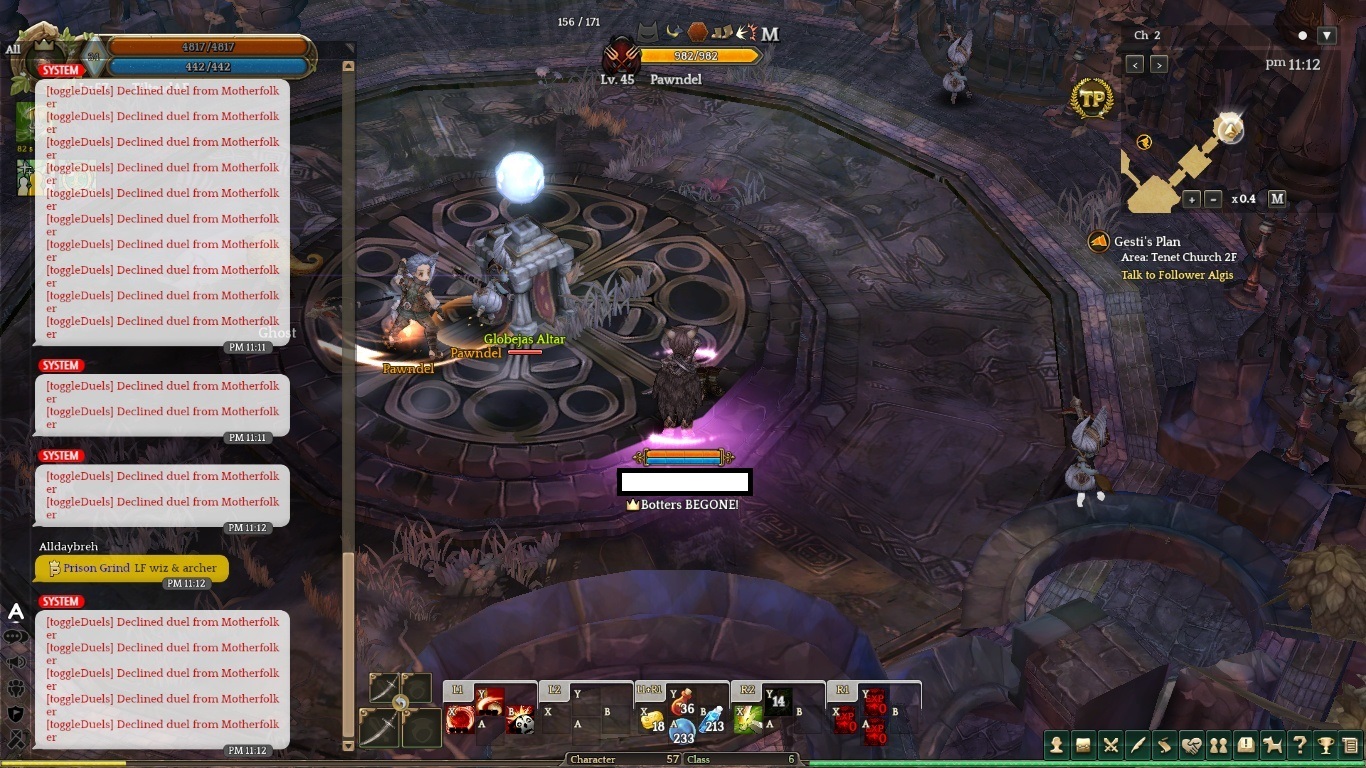Open the character info menu icon

coord(1056,744)
